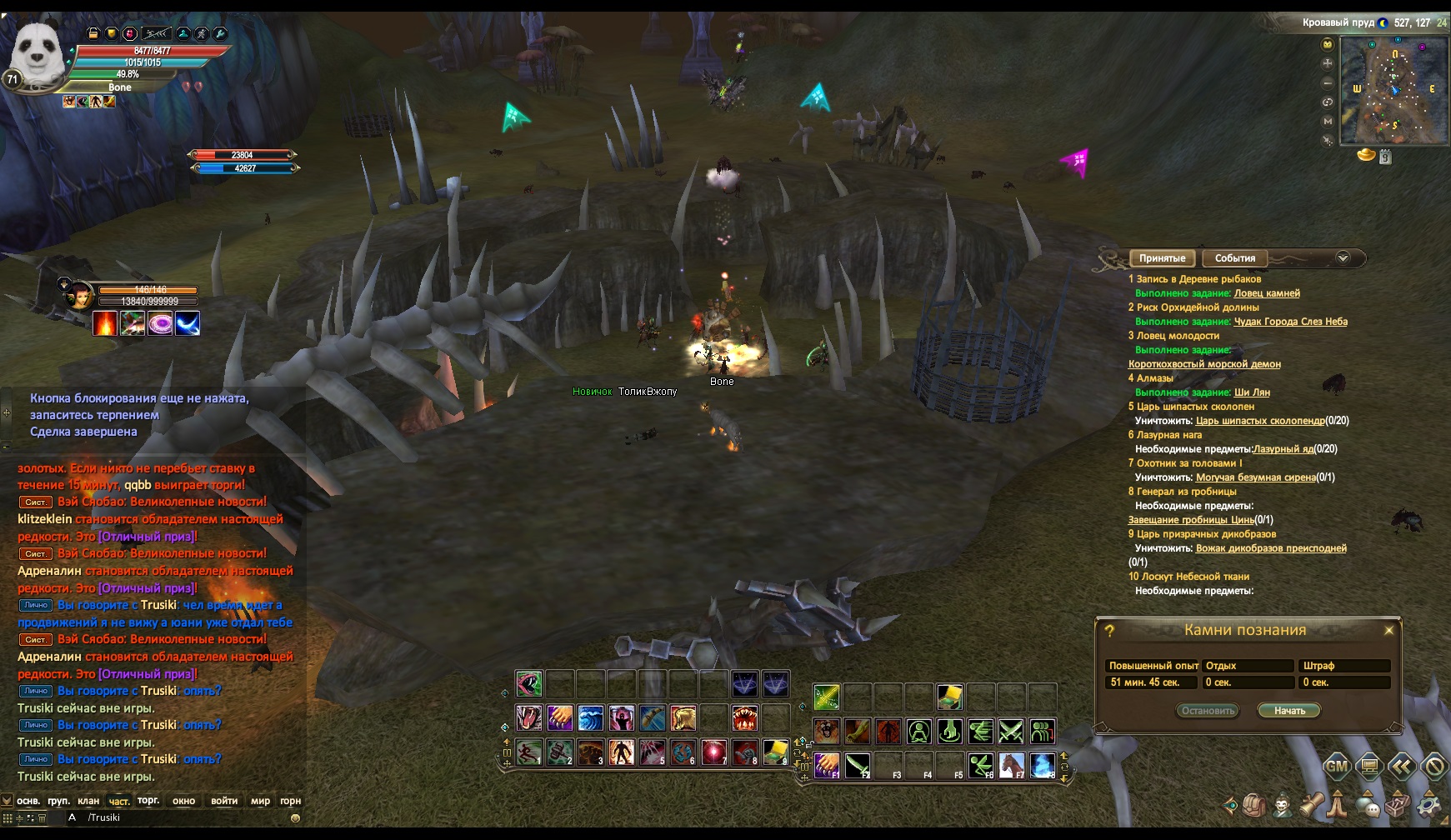Use the horse mount in slot F7
Screen dimensions: 1451x840
[x=1011, y=764]
